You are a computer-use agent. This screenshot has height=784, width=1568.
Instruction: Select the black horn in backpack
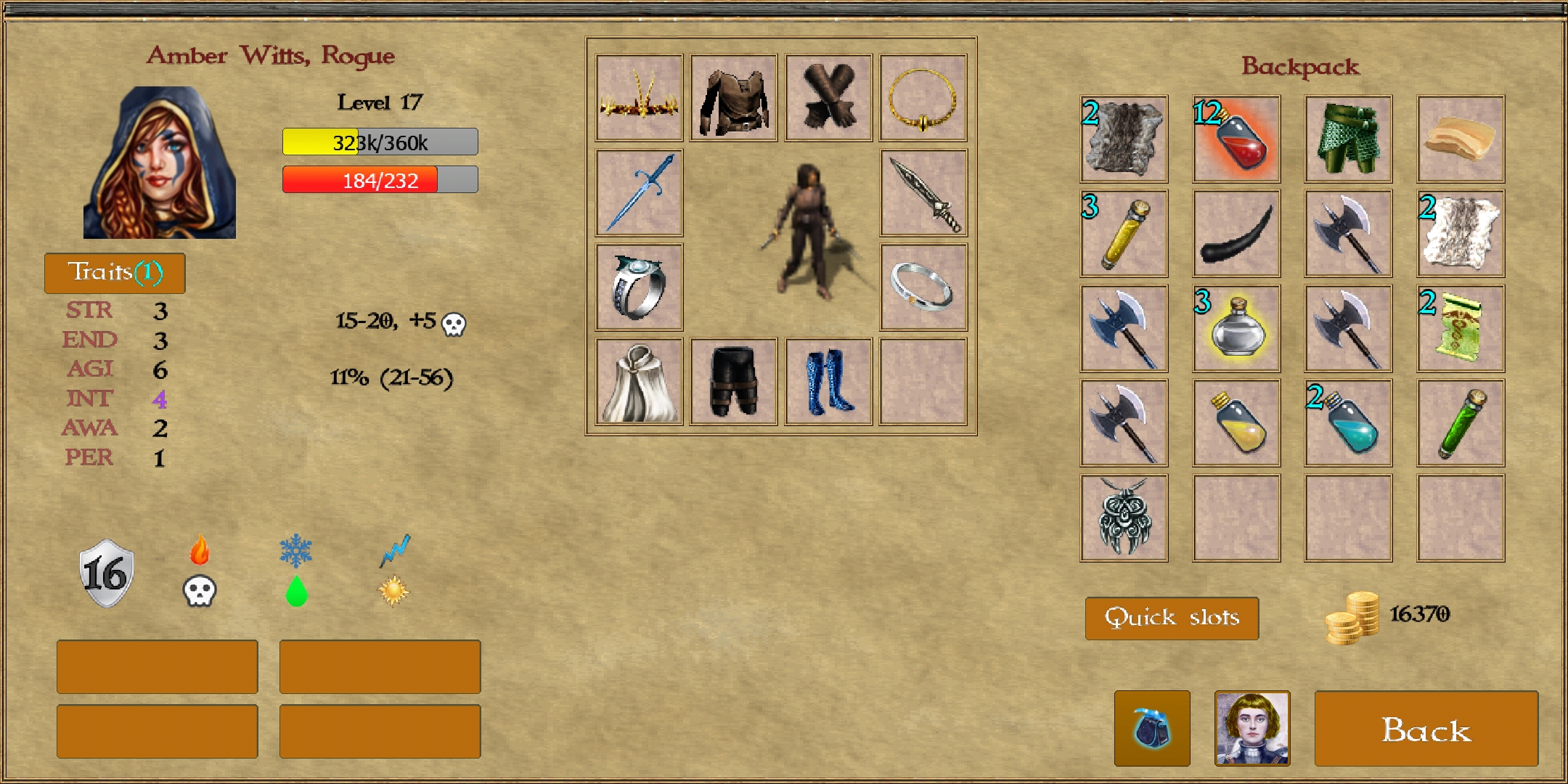click(x=1236, y=233)
